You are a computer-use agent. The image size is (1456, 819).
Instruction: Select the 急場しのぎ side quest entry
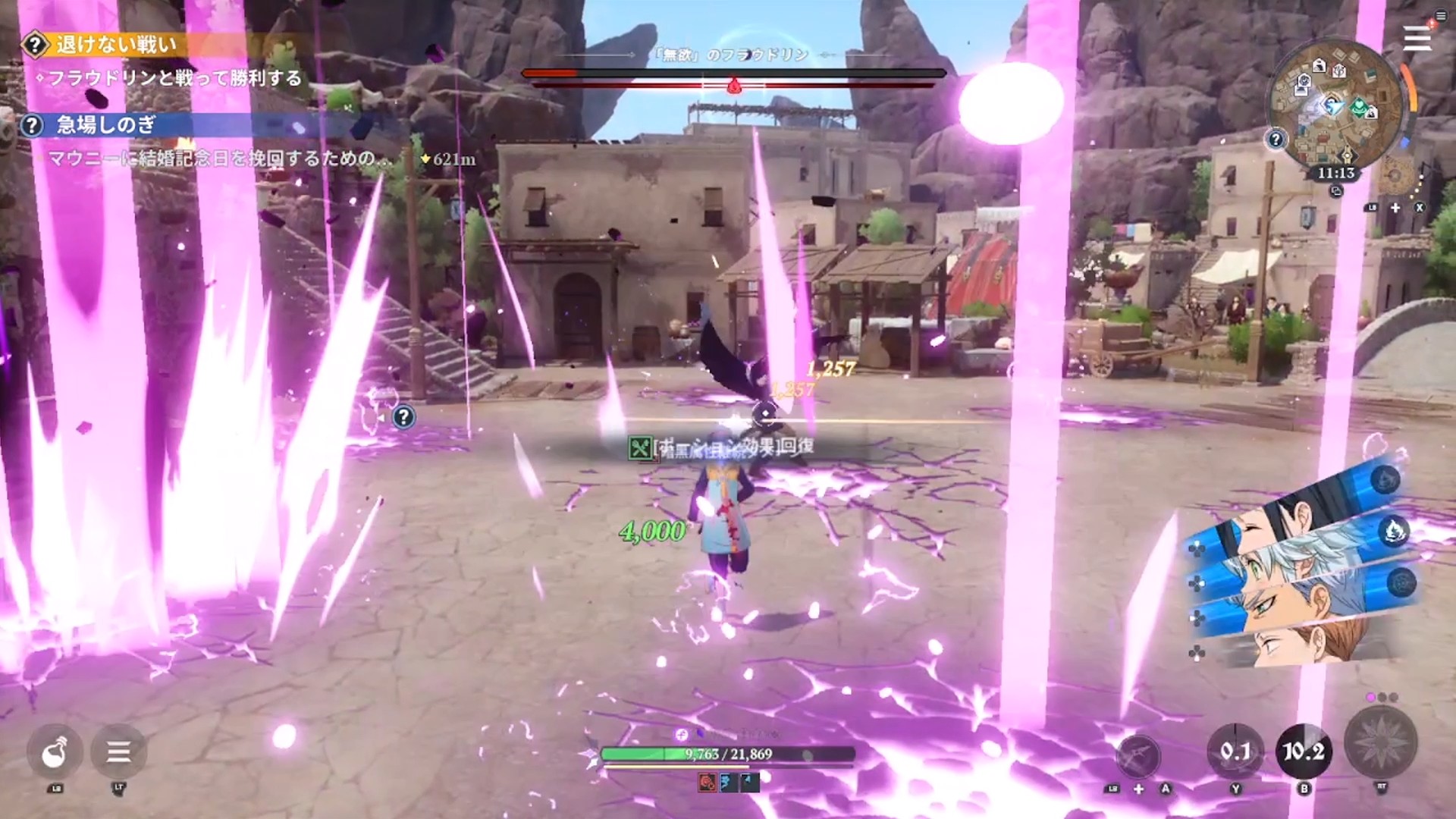click(106, 125)
